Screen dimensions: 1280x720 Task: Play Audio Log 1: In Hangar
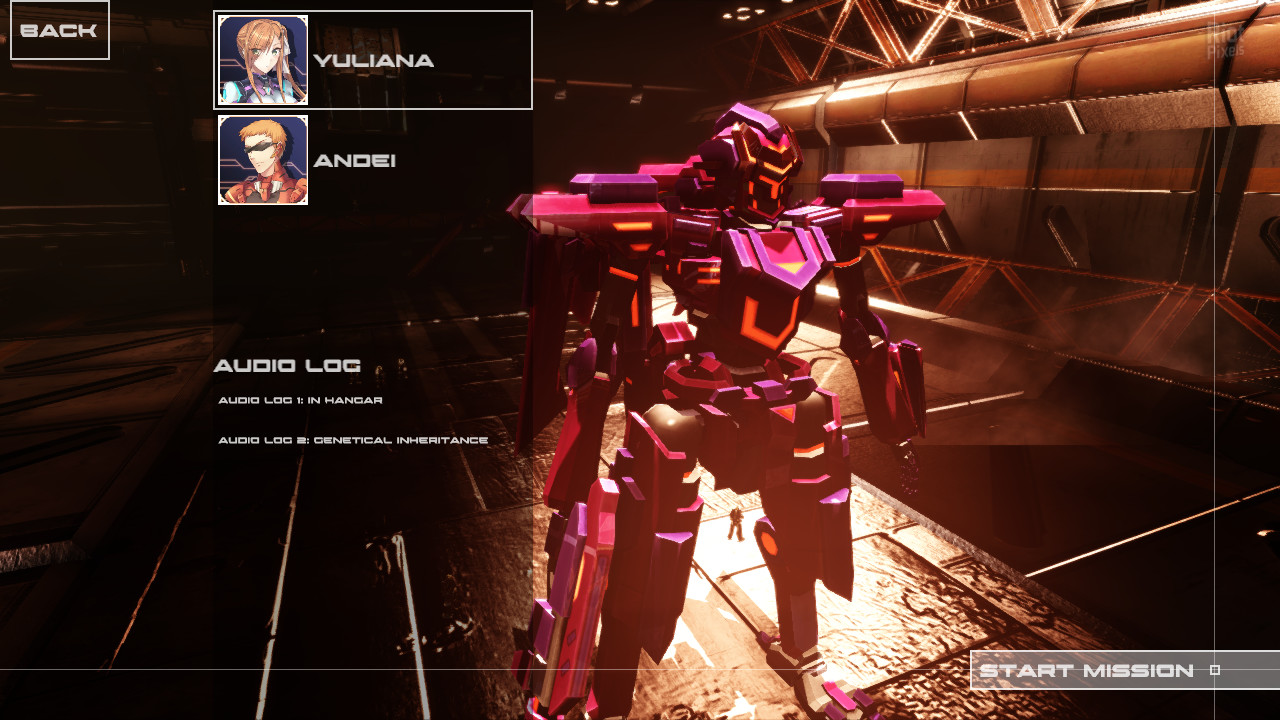300,400
